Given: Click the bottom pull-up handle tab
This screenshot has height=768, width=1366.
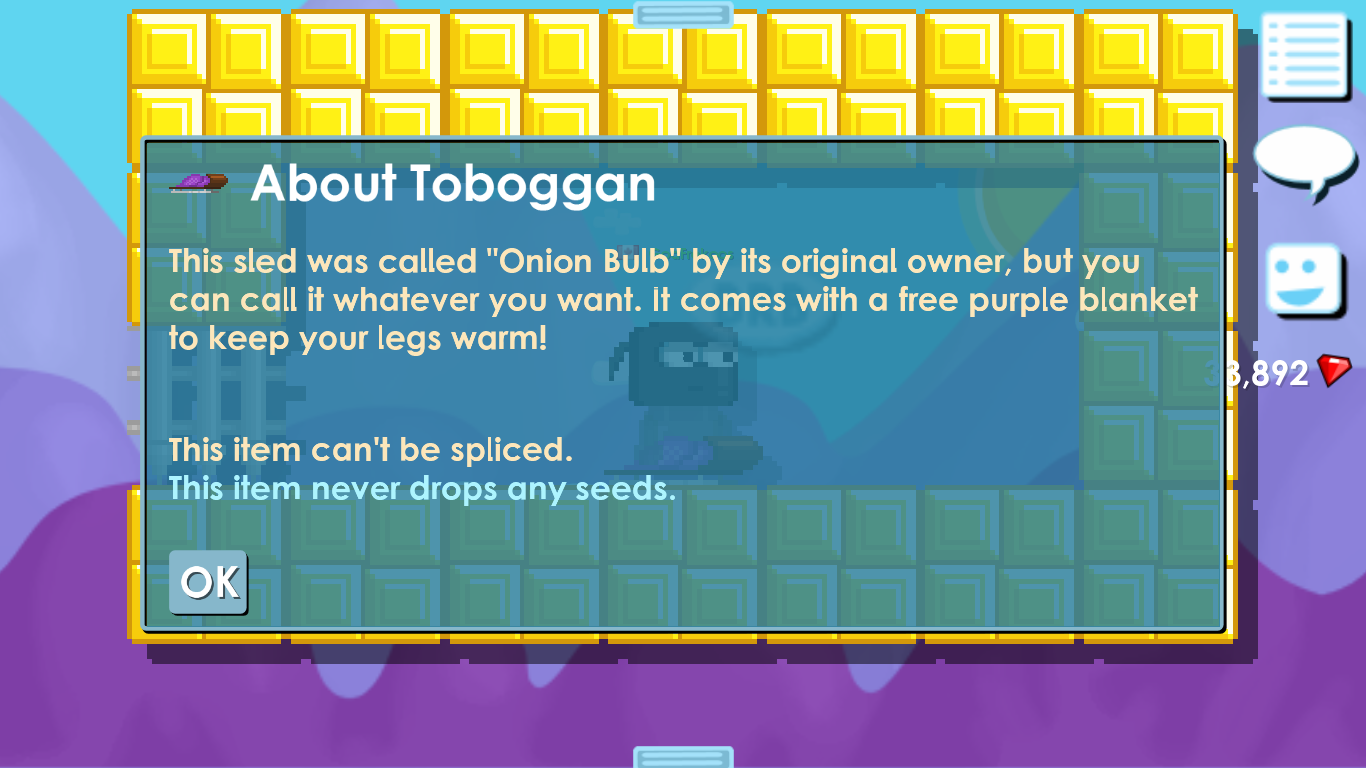Looking at the screenshot, I should coord(683,757).
